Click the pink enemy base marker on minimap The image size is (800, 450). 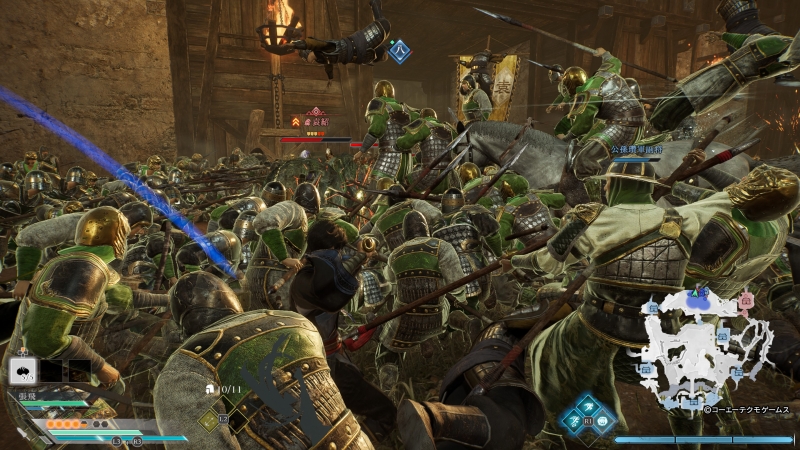coord(746,299)
